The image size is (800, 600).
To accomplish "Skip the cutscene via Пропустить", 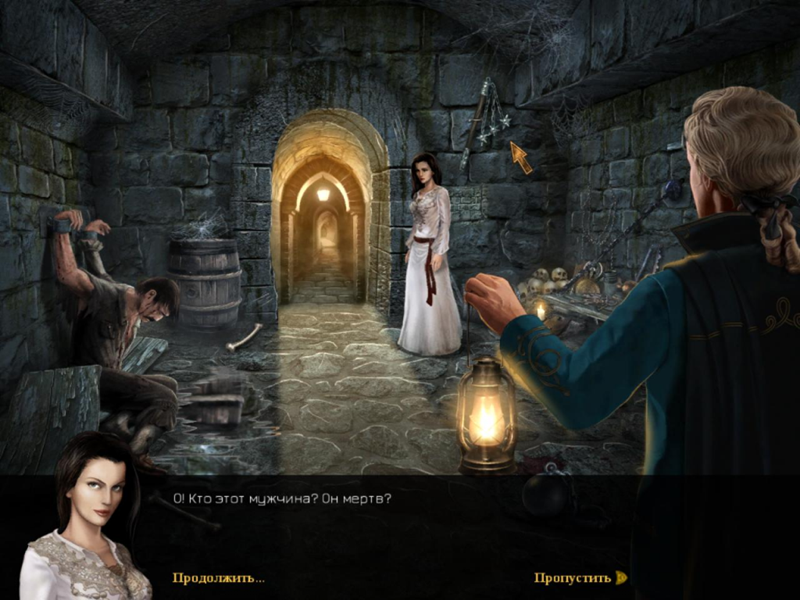I will pyautogui.click(x=573, y=578).
